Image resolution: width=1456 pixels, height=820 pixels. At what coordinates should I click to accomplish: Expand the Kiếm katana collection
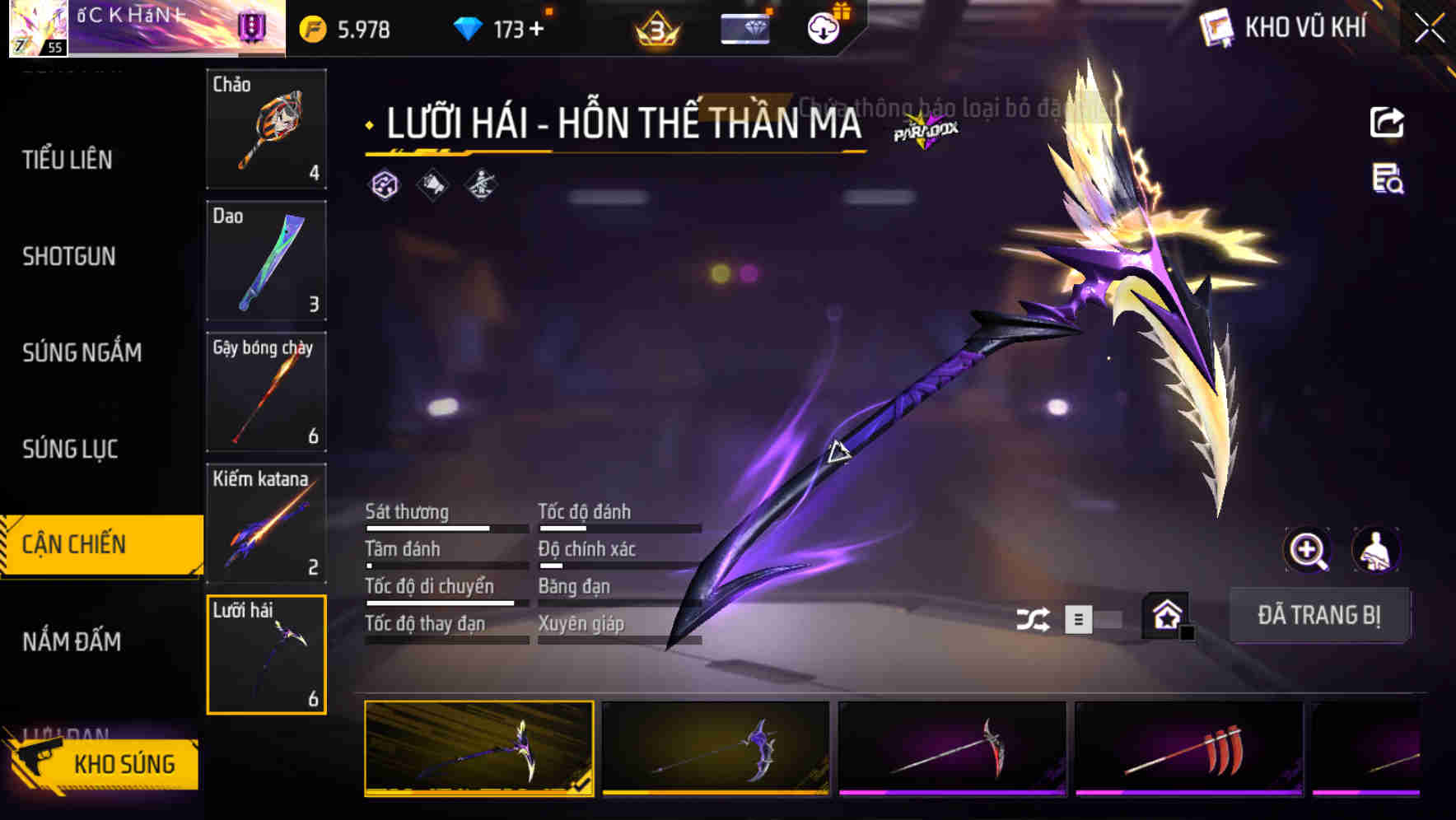tap(266, 523)
